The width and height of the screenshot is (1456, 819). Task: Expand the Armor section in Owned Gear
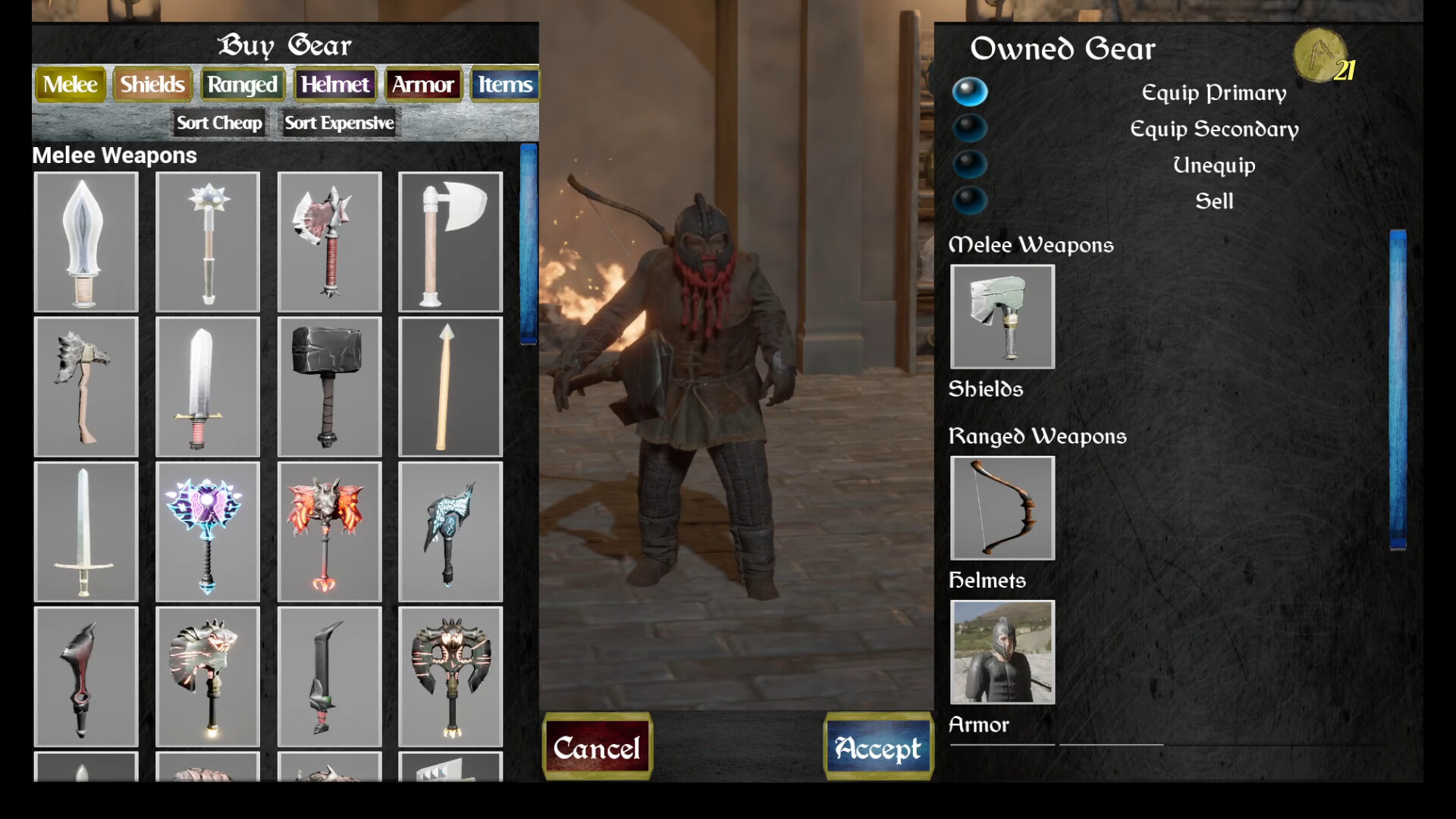pos(979,725)
